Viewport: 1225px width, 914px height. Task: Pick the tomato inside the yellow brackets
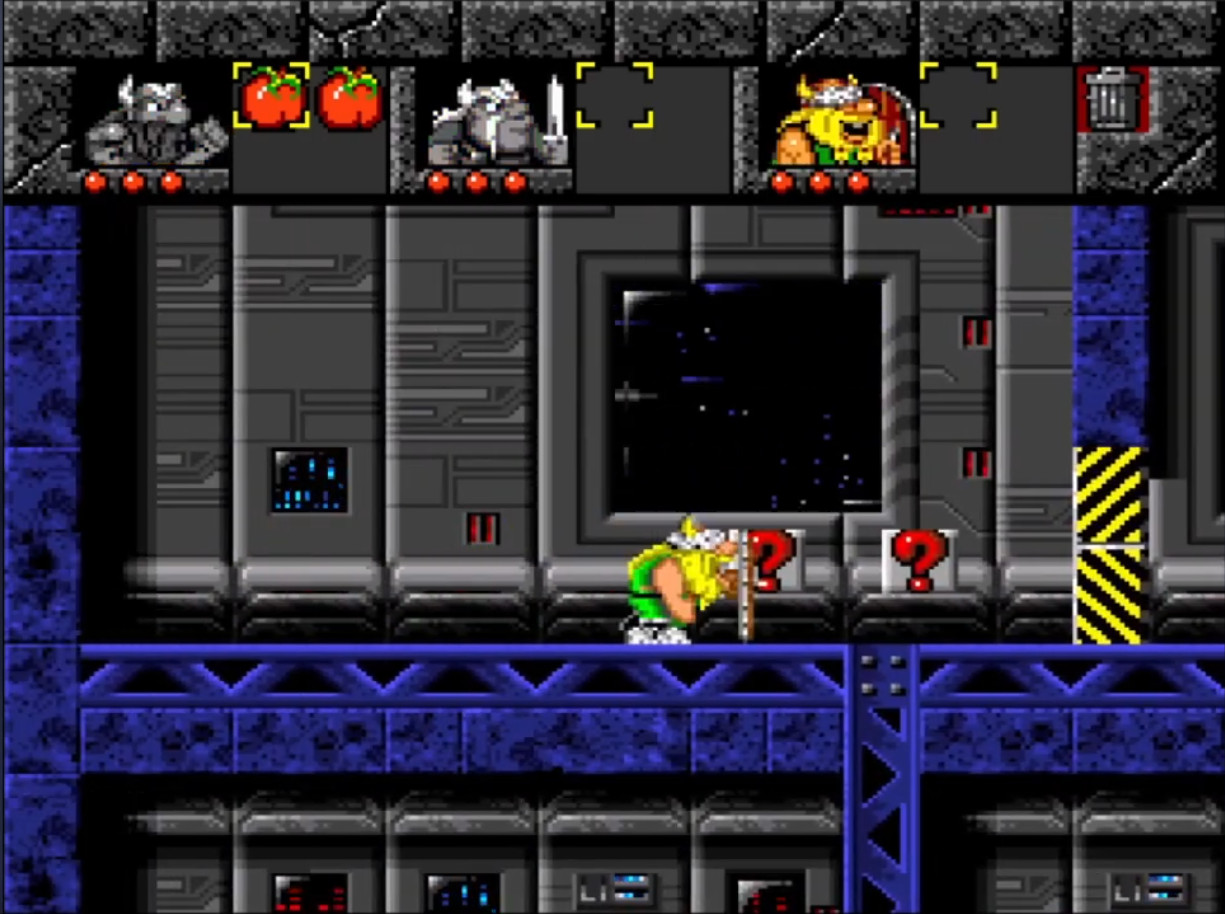click(272, 98)
